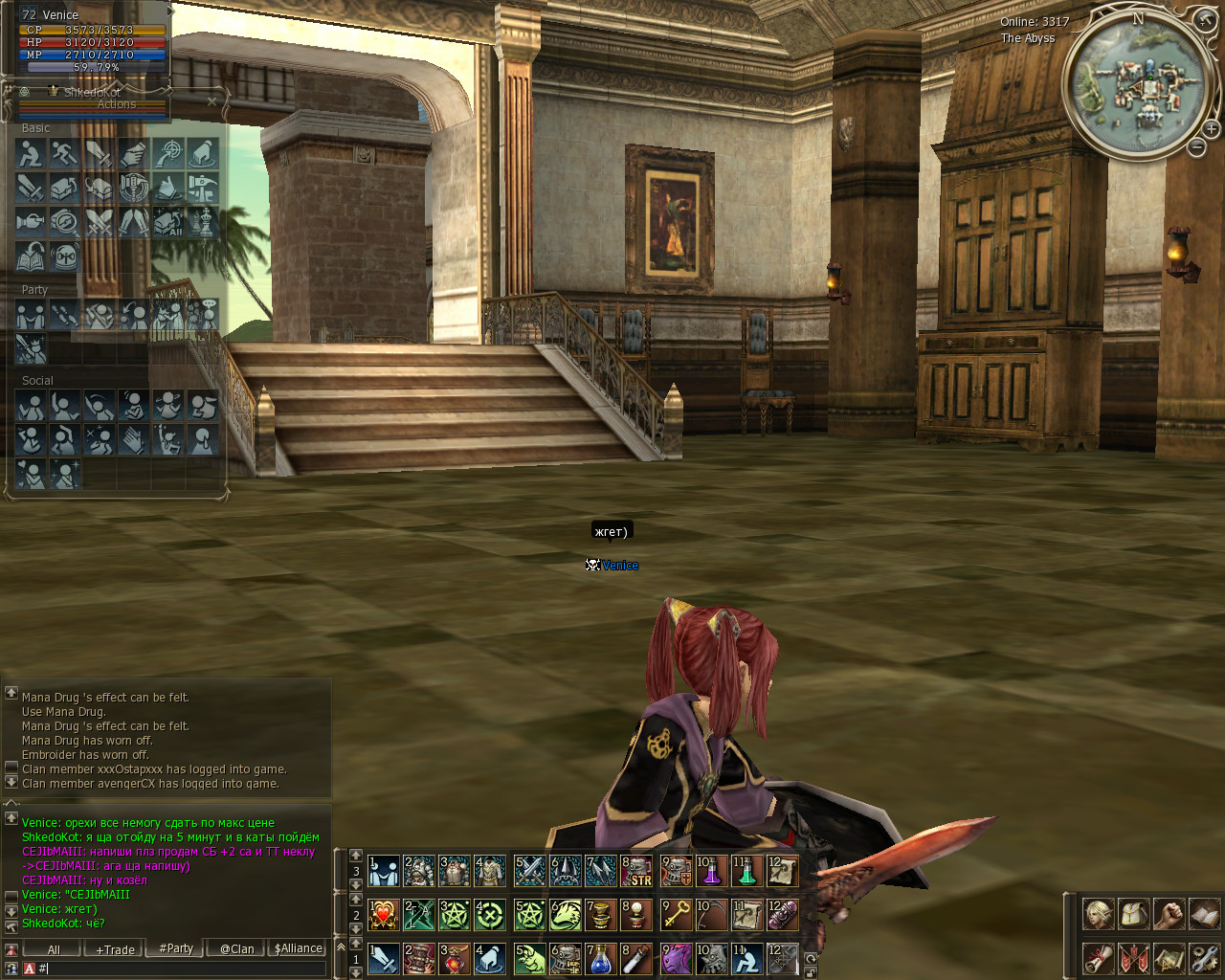Zoom out the minimap with minus button

click(1196, 147)
